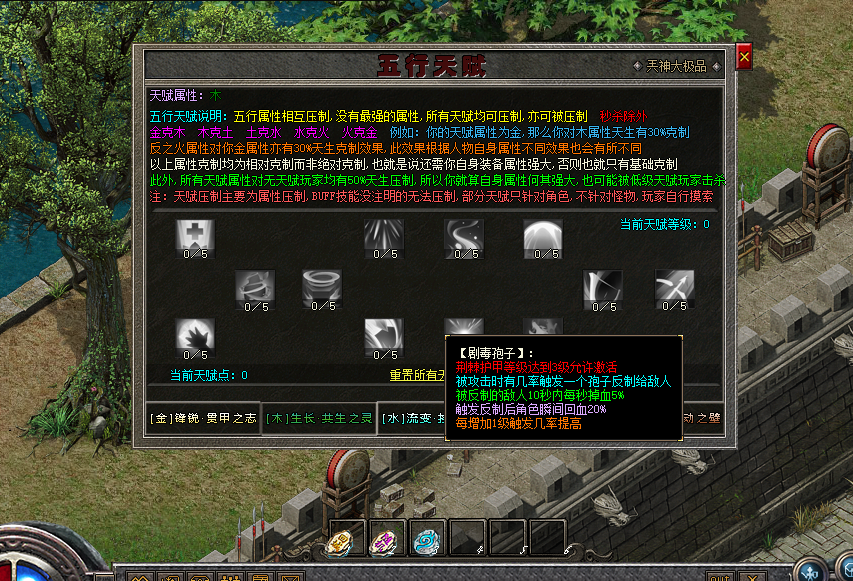Select the spiky burst talent icon
This screenshot has width=853, height=581.
point(195,334)
